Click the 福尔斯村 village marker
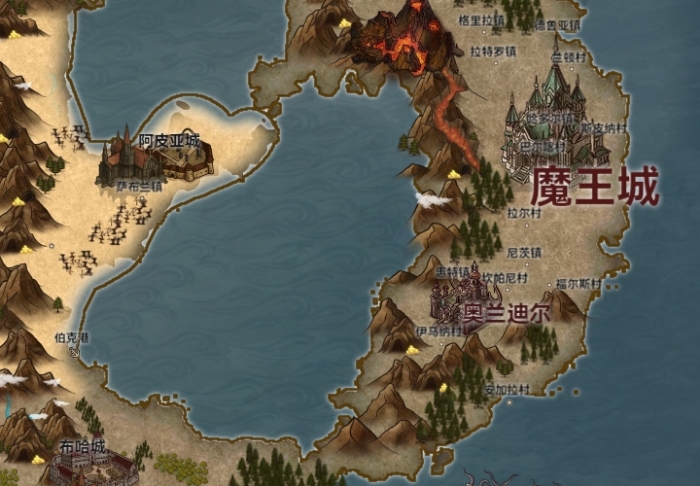This screenshot has width=700, height=486. tap(578, 283)
